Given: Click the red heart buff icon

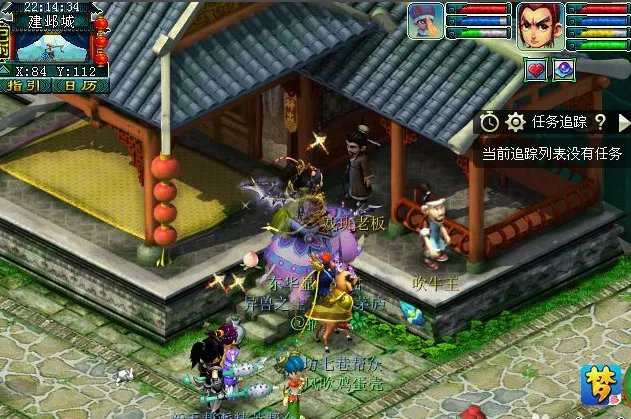Looking at the screenshot, I should click(534, 69).
